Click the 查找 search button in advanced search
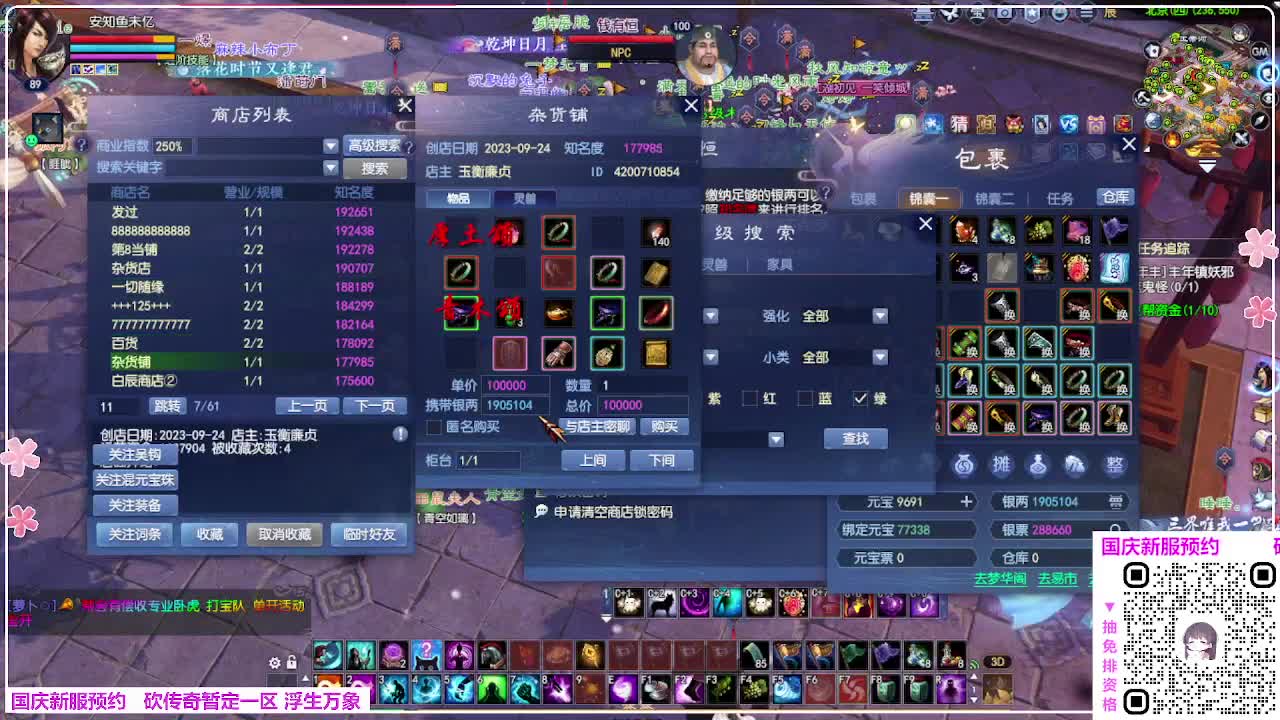1280x720 pixels. 855,437
